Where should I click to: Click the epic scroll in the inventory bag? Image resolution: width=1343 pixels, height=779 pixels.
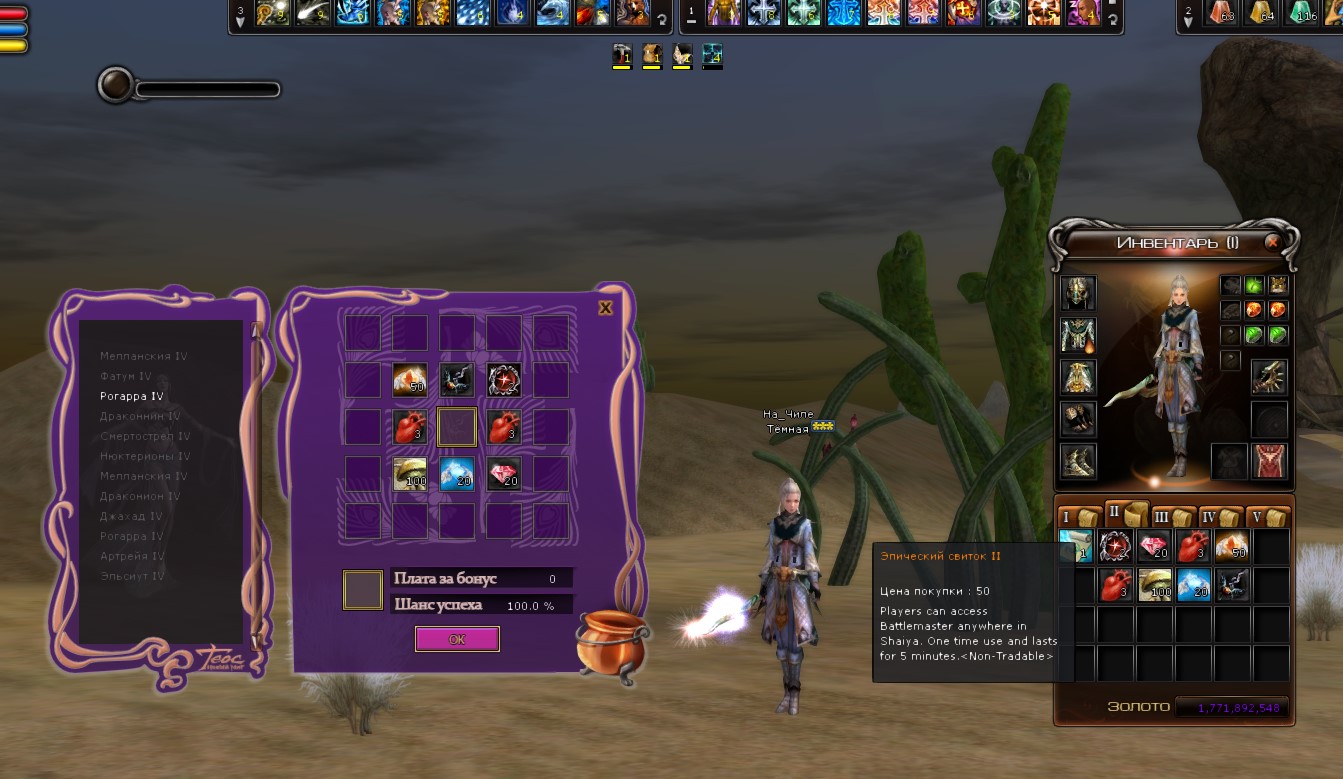pyautogui.click(x=1077, y=546)
